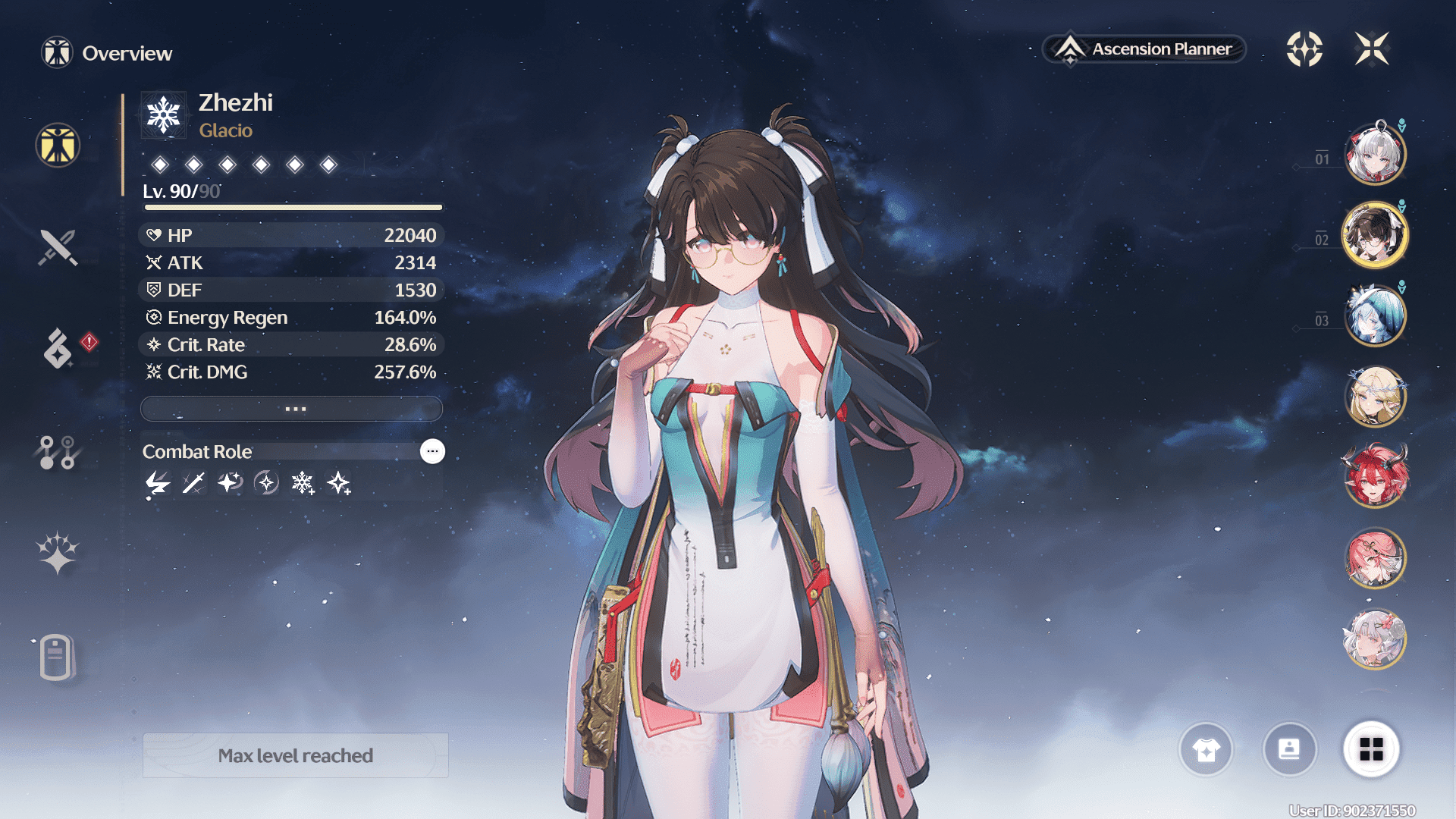Expand the full stats list with three dots

pos(292,409)
